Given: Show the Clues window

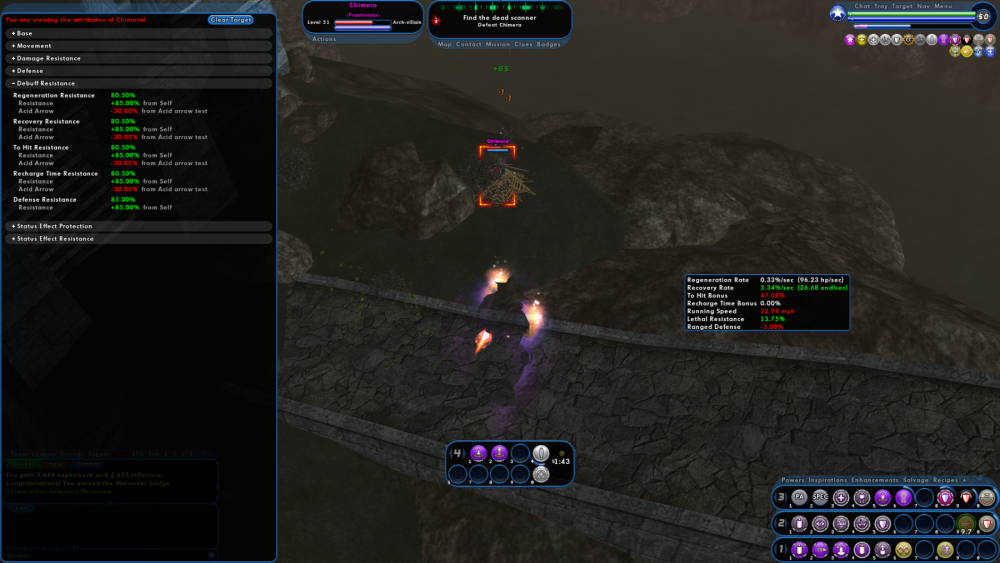Looking at the screenshot, I should pyautogui.click(x=524, y=44).
